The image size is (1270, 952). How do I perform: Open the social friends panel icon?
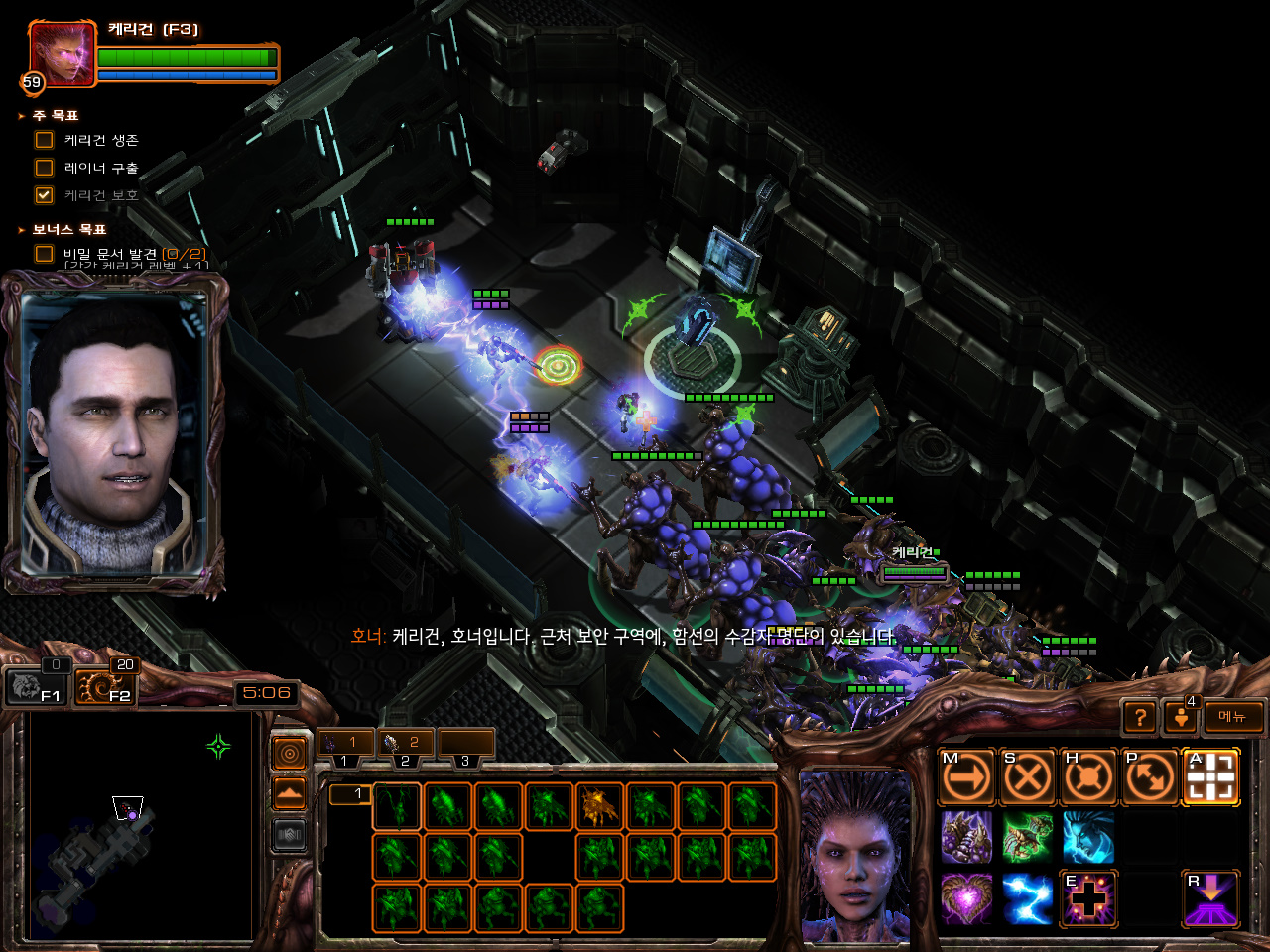[1180, 717]
